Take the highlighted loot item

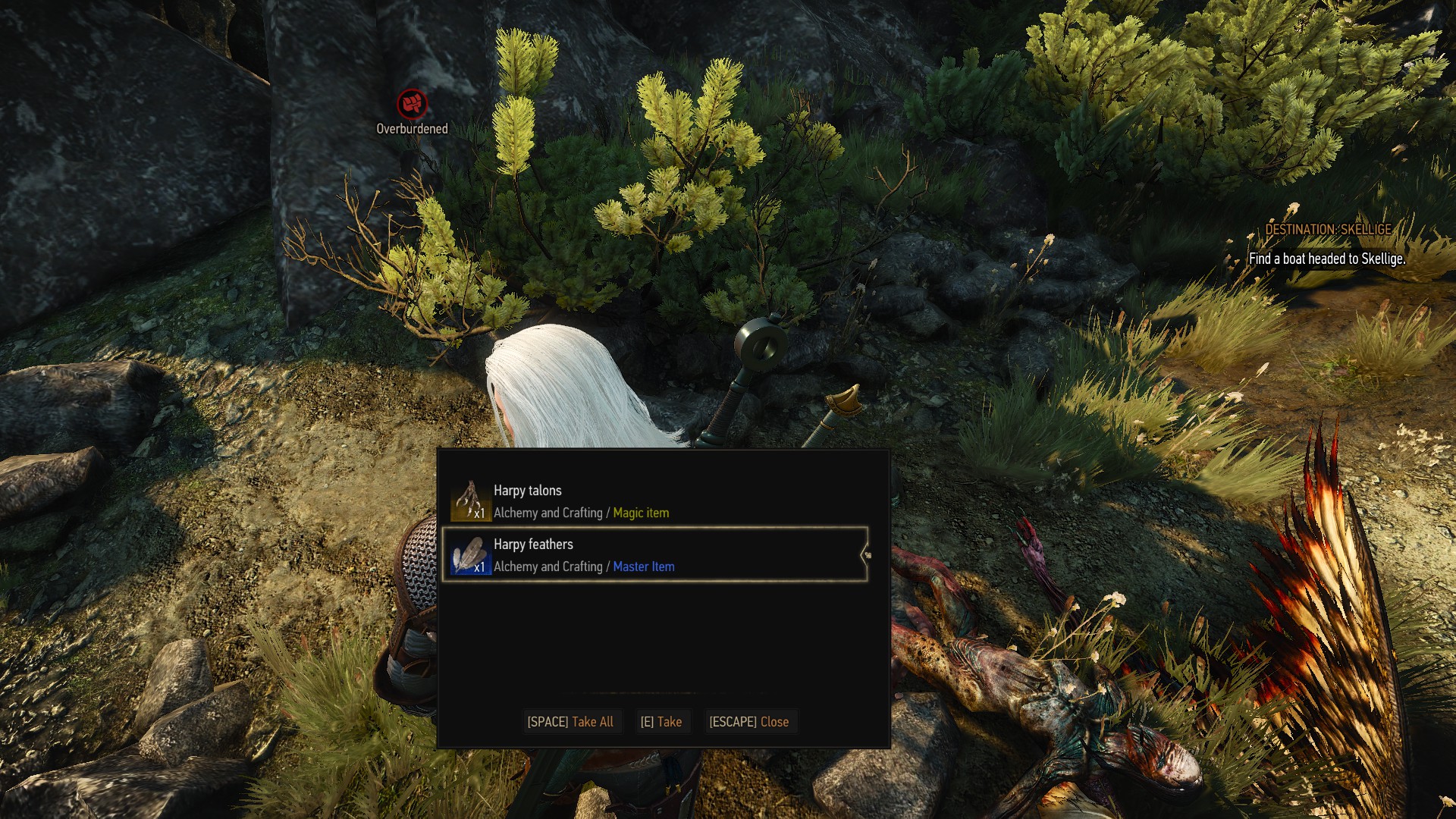tap(661, 722)
